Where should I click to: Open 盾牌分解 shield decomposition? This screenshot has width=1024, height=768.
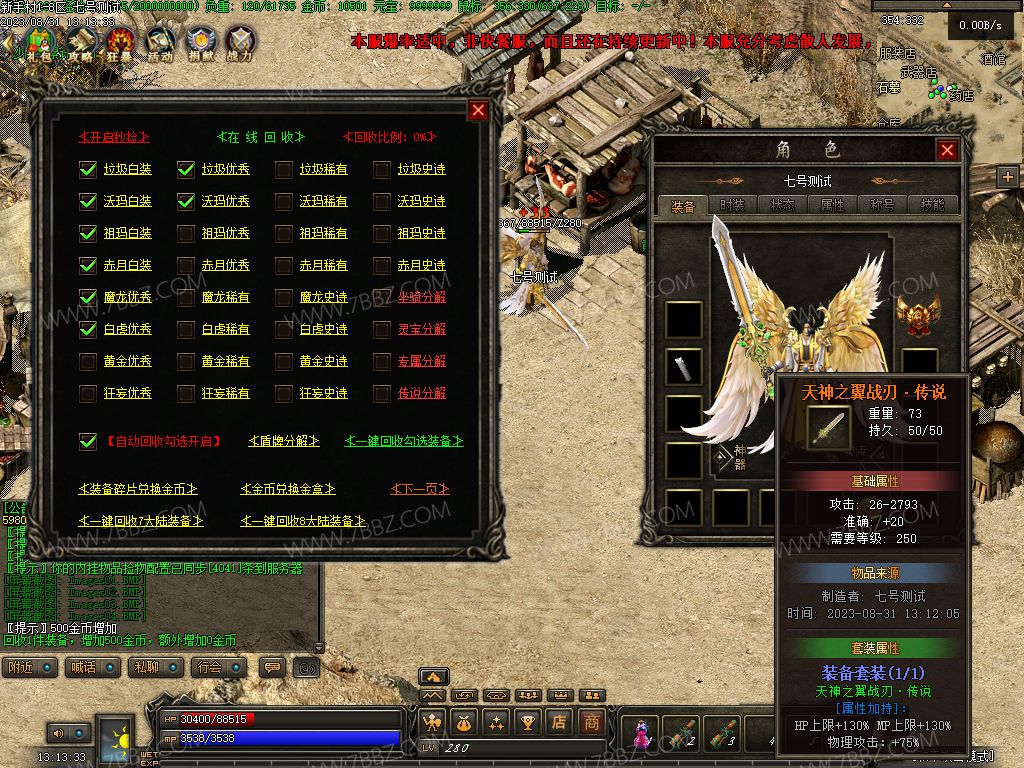[283, 441]
